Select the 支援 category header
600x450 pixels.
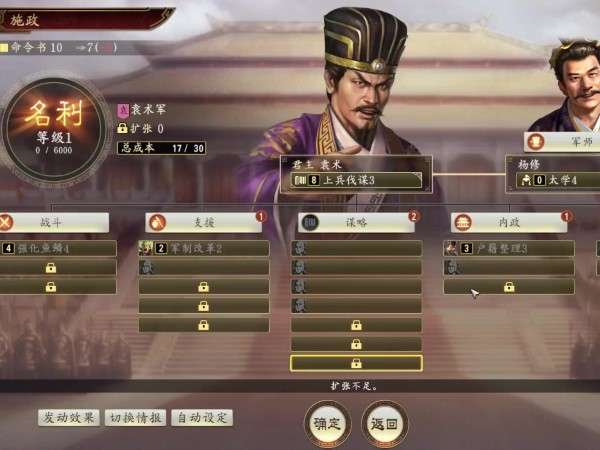click(x=204, y=223)
